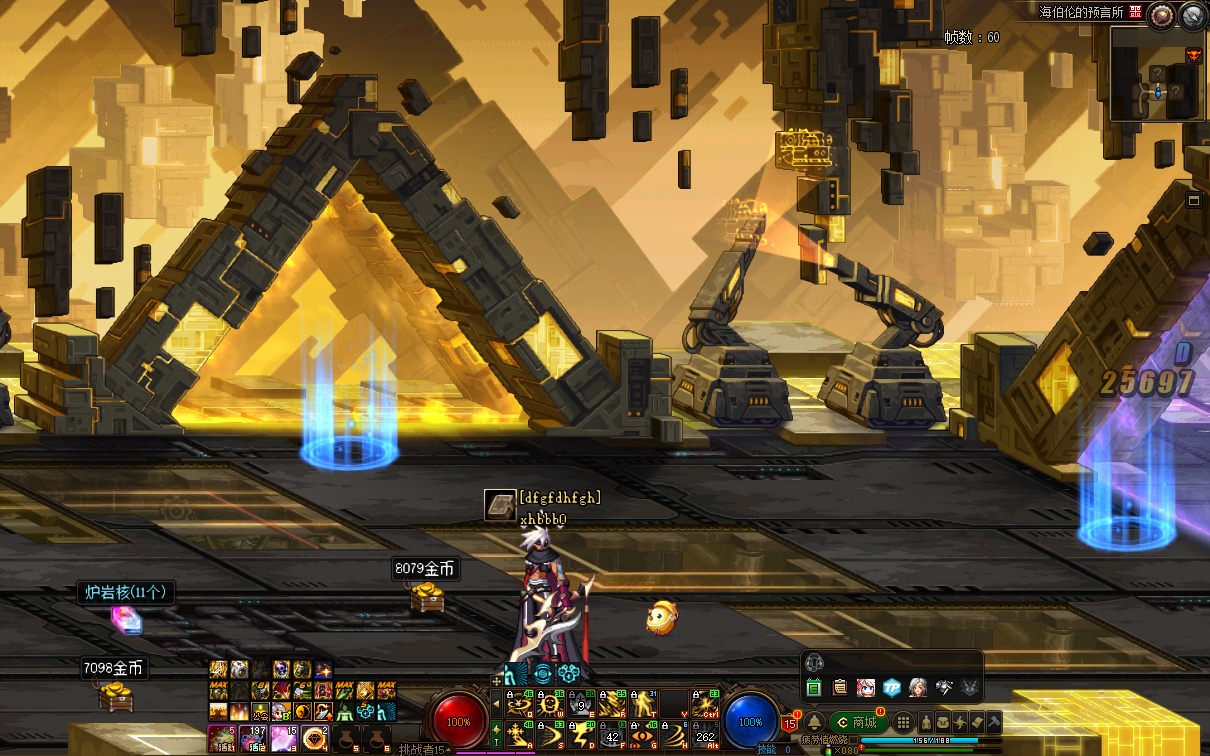Toggle the small window icon below minimap
The image size is (1210, 756).
1194,201
